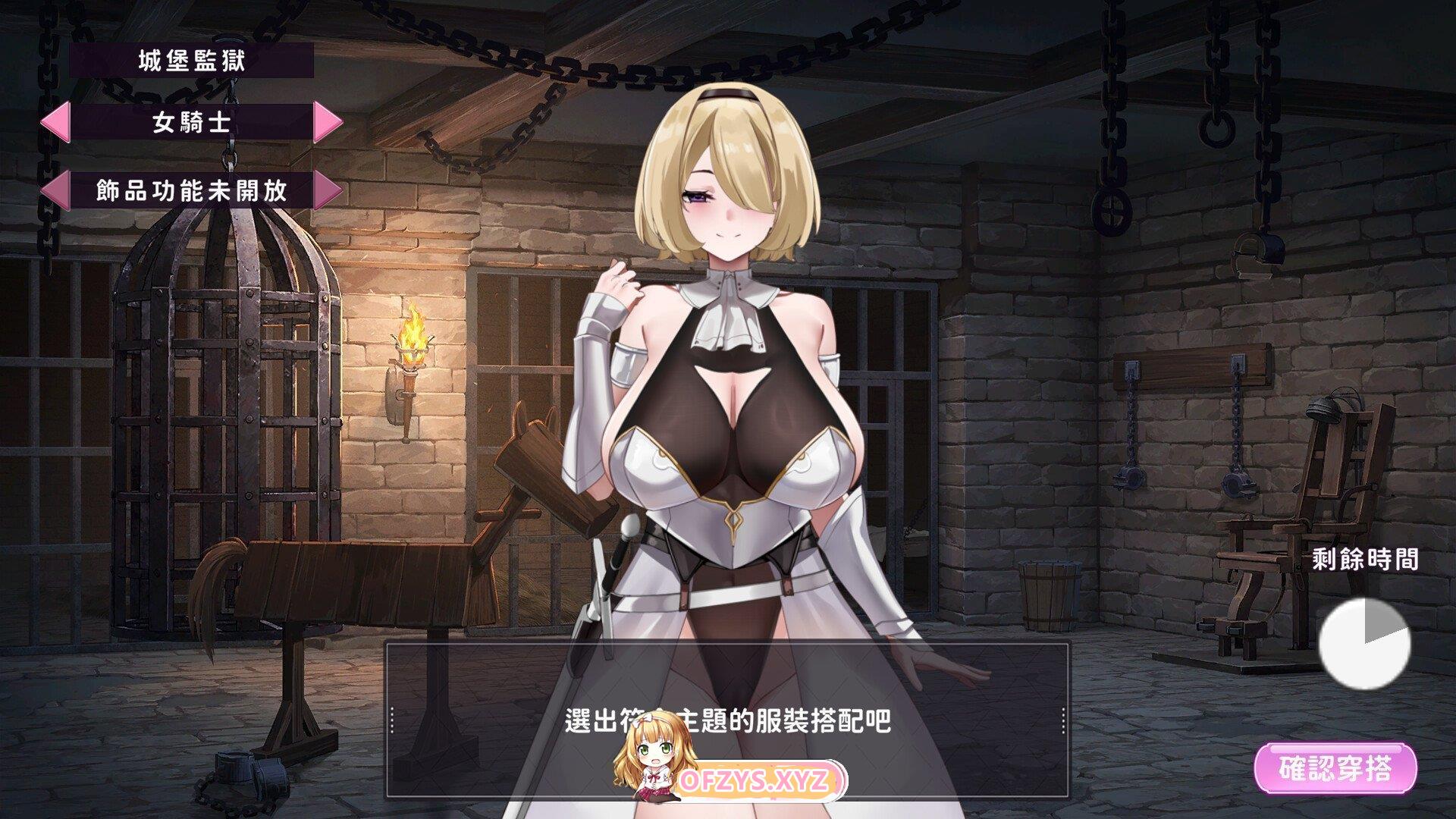Click the right arrow beside 飾品功能未開放
Screen dimensions: 1456x819
pyautogui.click(x=328, y=190)
